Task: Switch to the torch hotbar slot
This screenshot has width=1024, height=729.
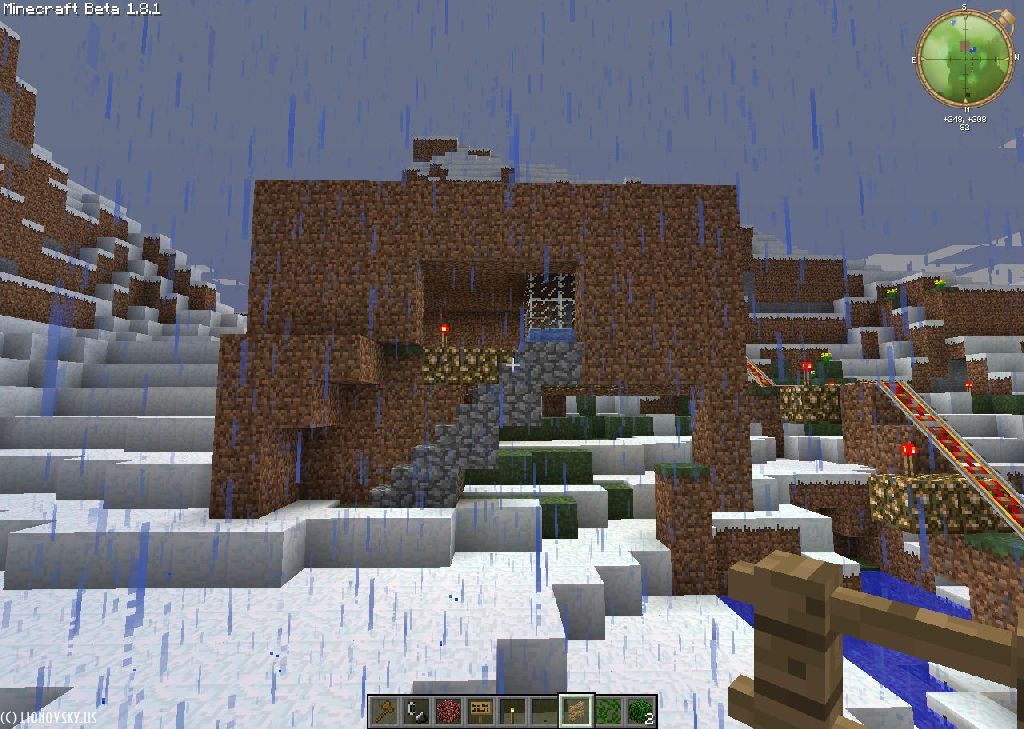Action: click(x=512, y=711)
